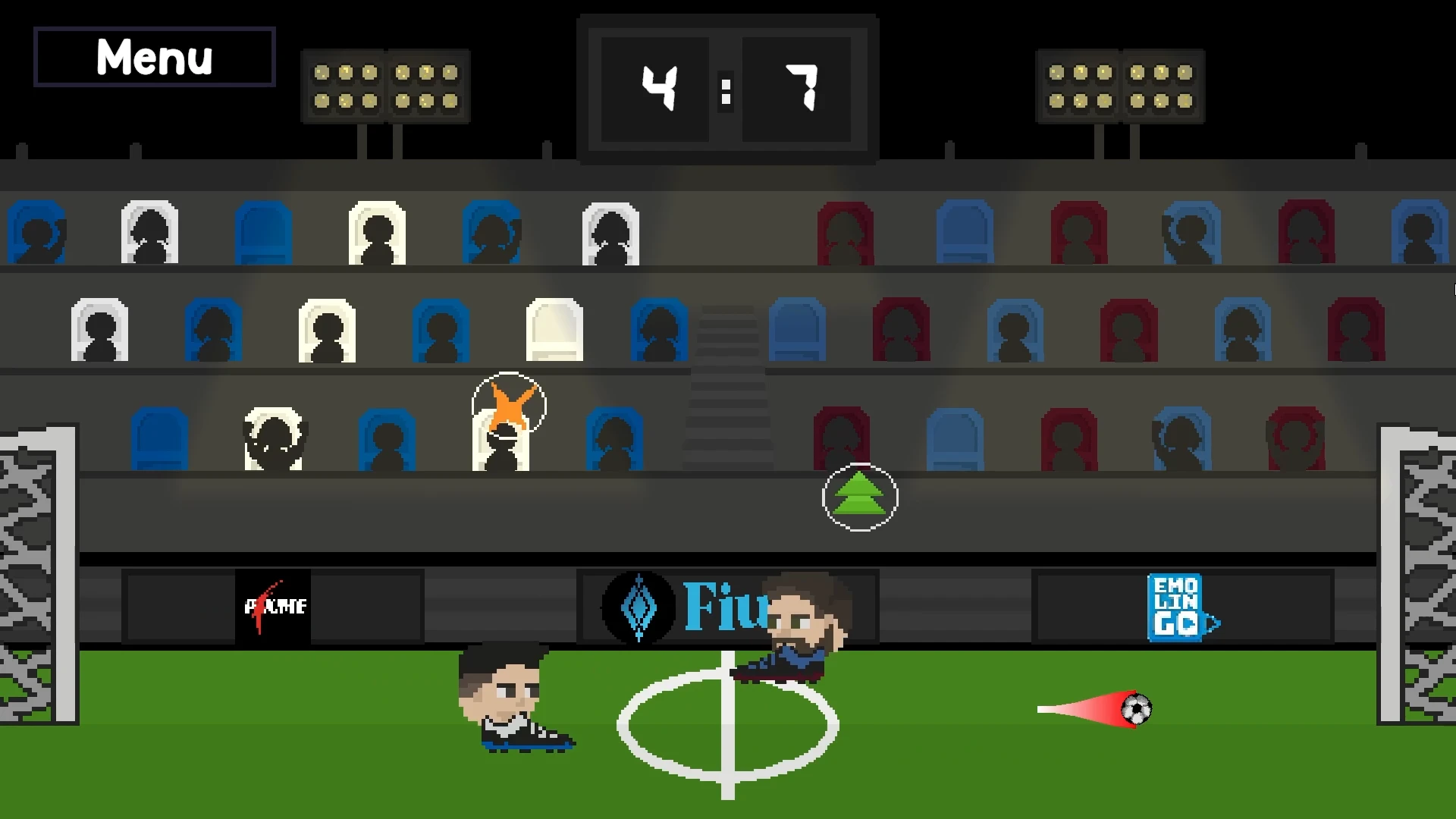The width and height of the screenshot is (1456, 819).
Task: Open the Menu button
Action: [x=154, y=57]
